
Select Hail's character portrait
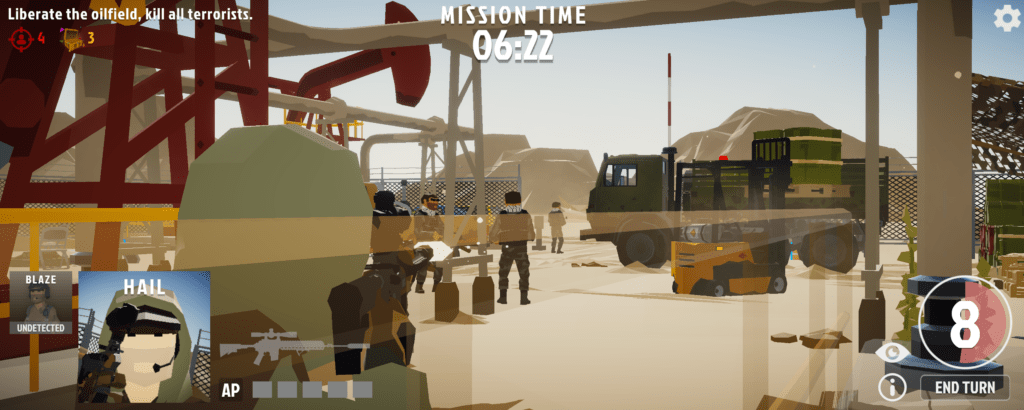coord(143,338)
